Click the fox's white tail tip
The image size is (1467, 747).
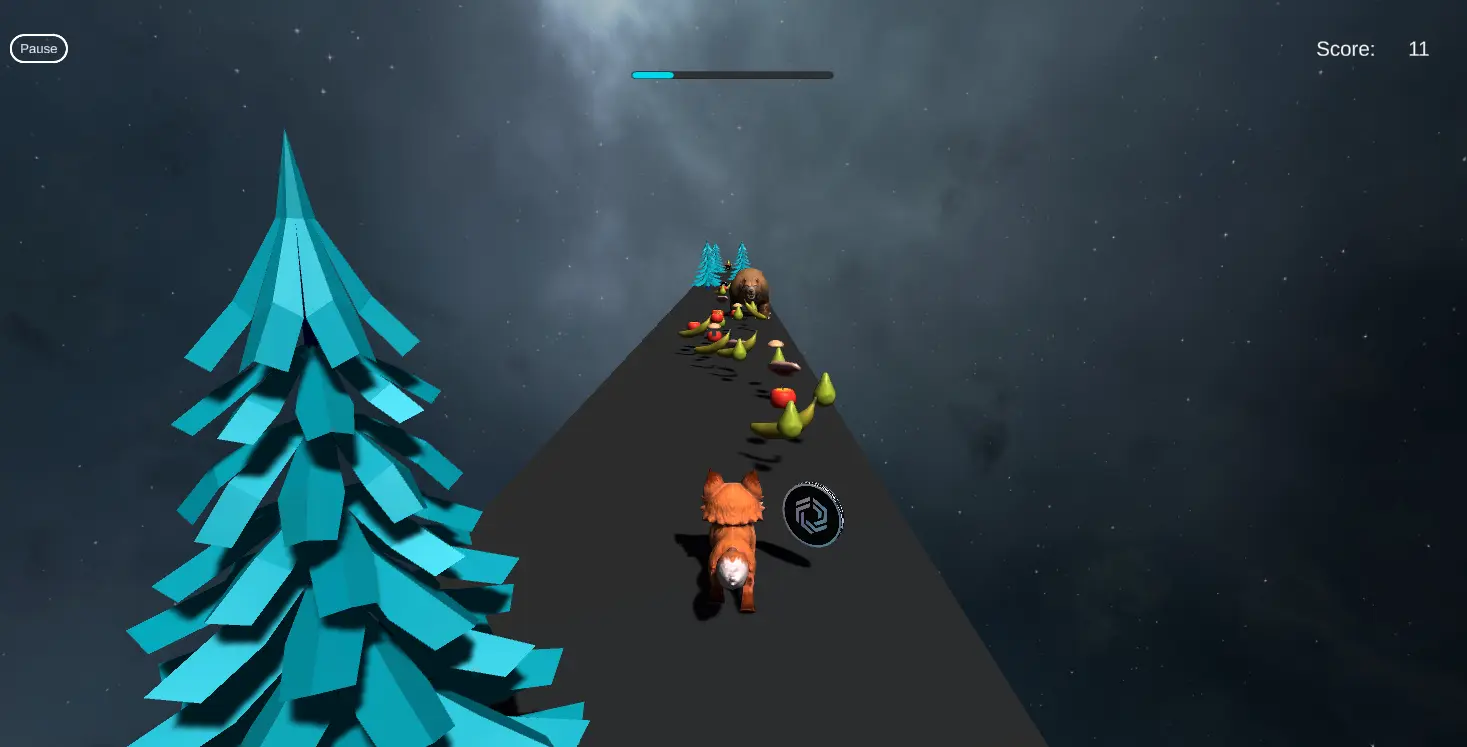point(732,568)
